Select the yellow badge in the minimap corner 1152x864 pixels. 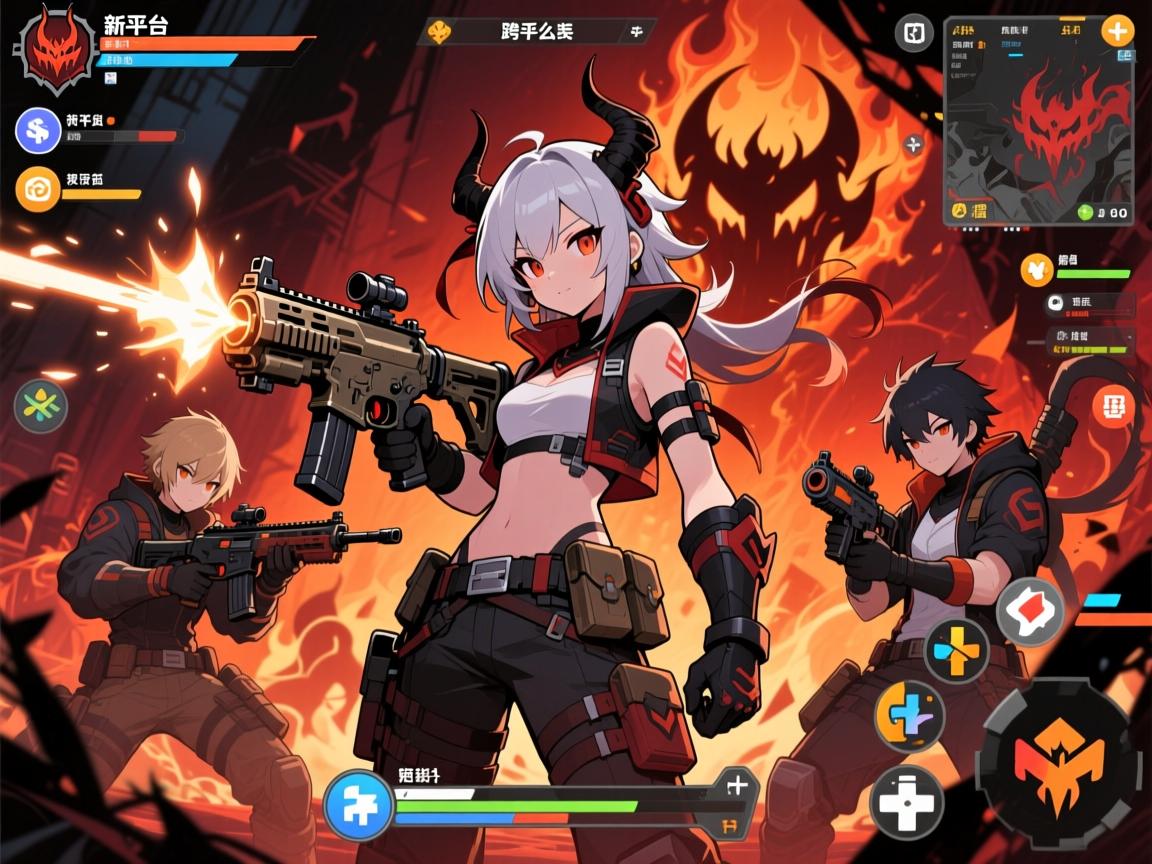tap(960, 211)
